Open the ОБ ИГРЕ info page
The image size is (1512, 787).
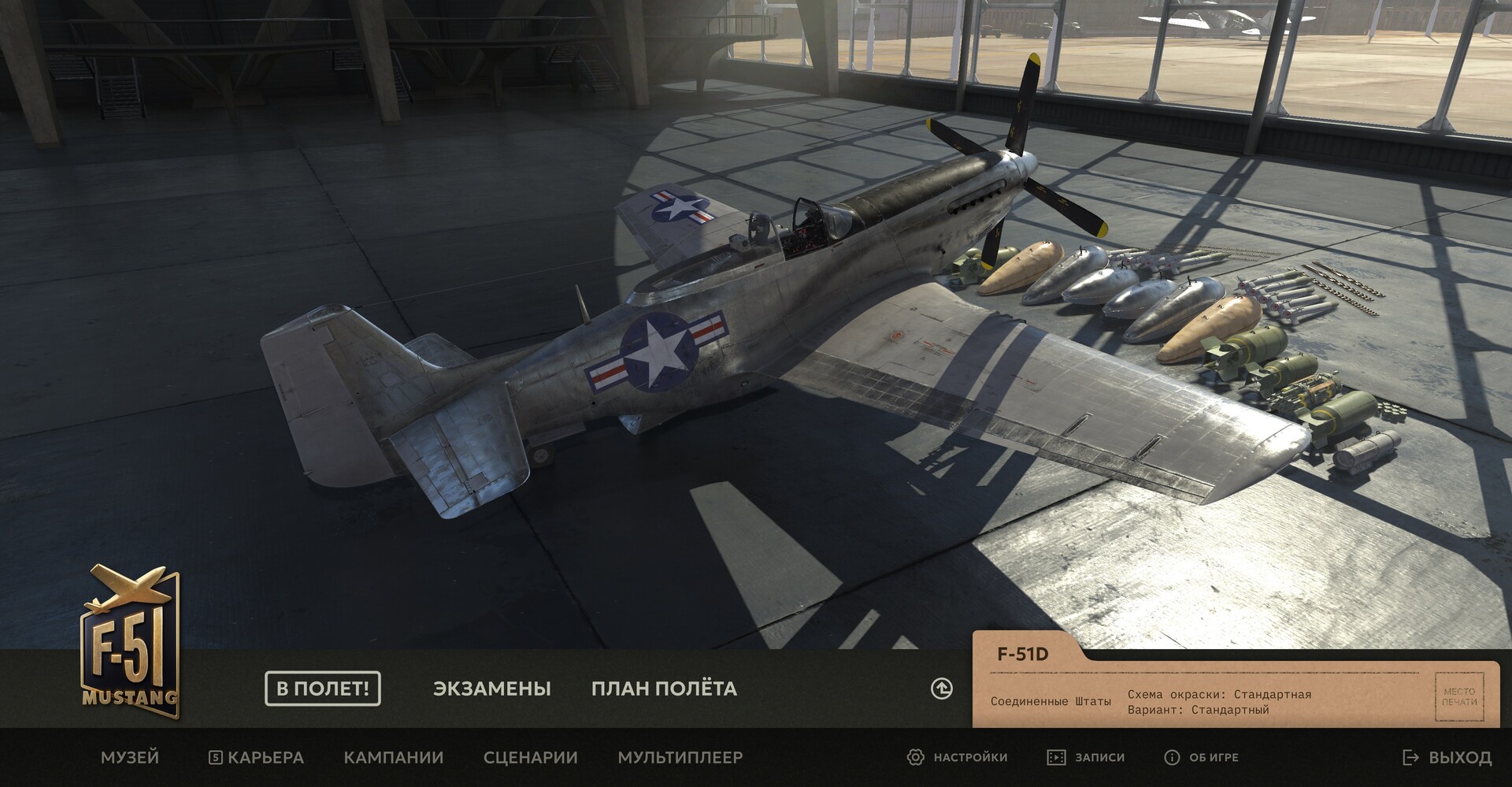coord(1202,757)
